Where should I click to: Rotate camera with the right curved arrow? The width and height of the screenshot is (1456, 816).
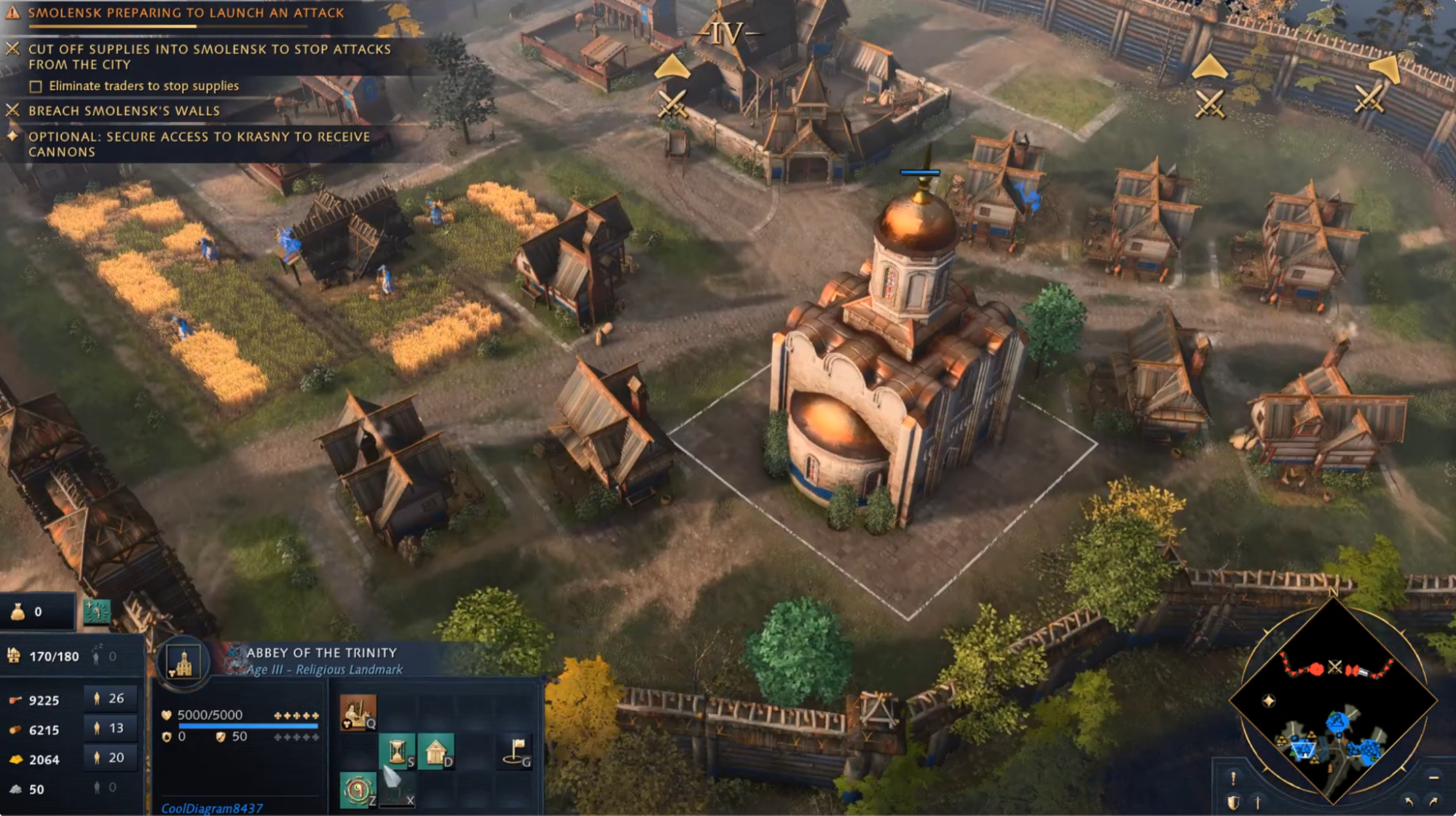pos(1433,801)
